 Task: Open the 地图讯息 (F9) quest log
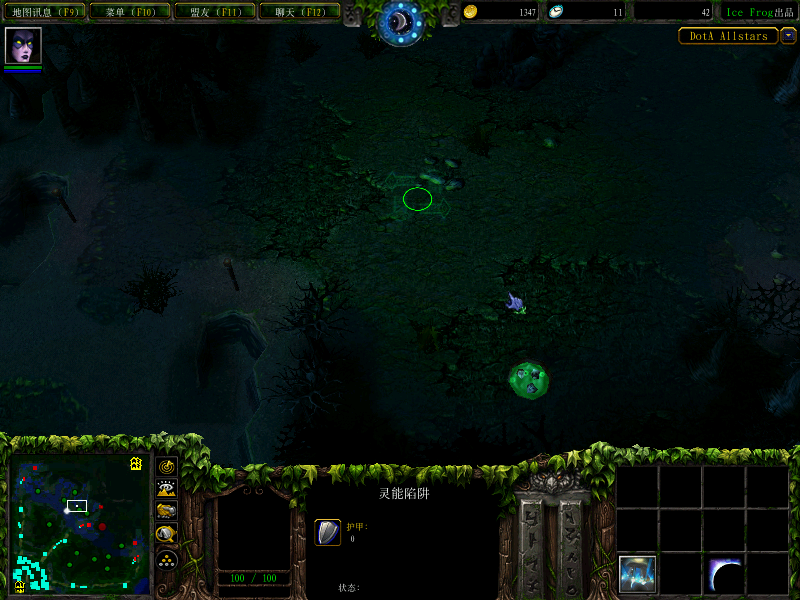tap(45, 12)
